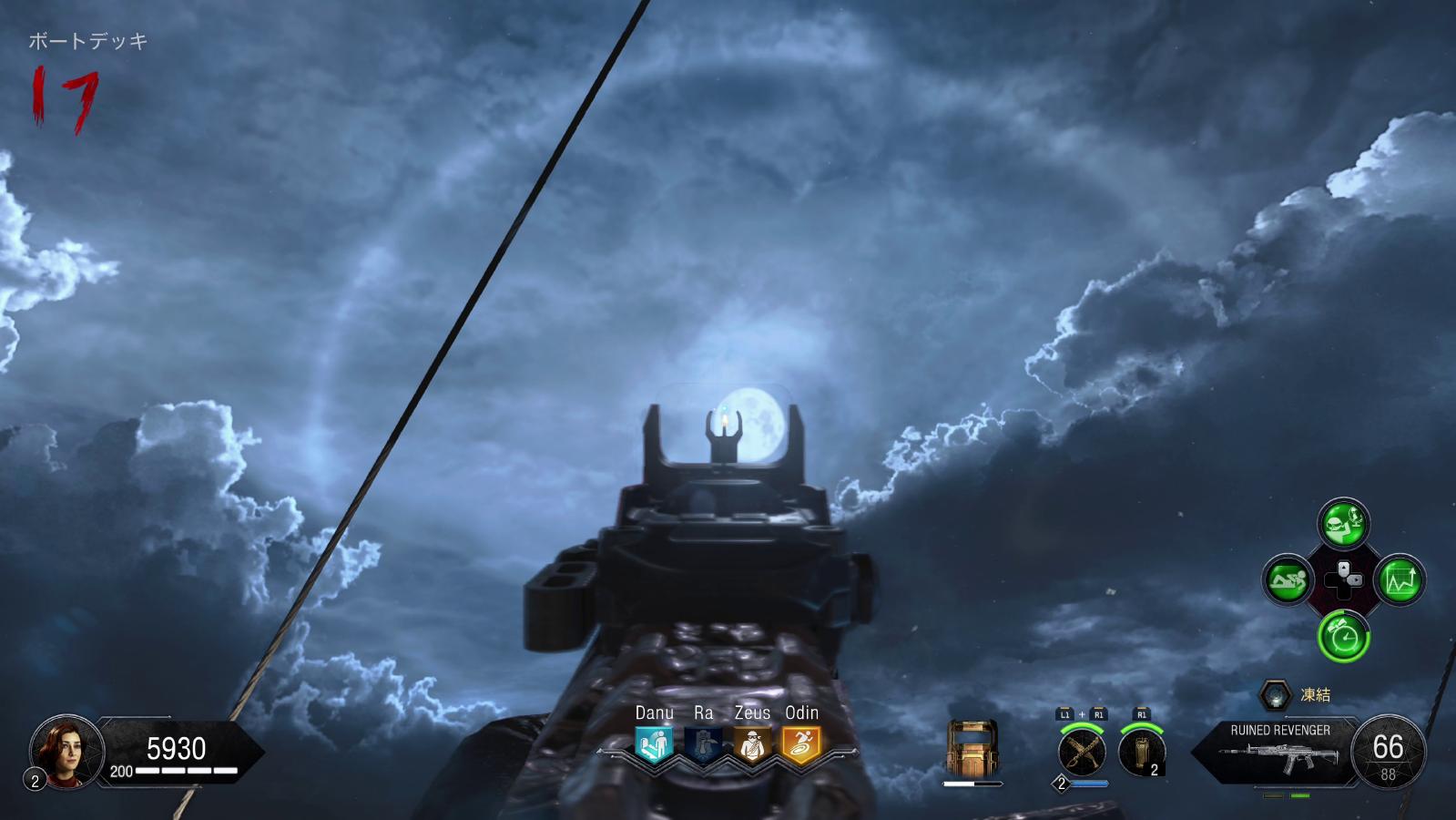1456x820 pixels.
Task: Click the Ruined Revenger weapon panel
Action: coord(1280,753)
